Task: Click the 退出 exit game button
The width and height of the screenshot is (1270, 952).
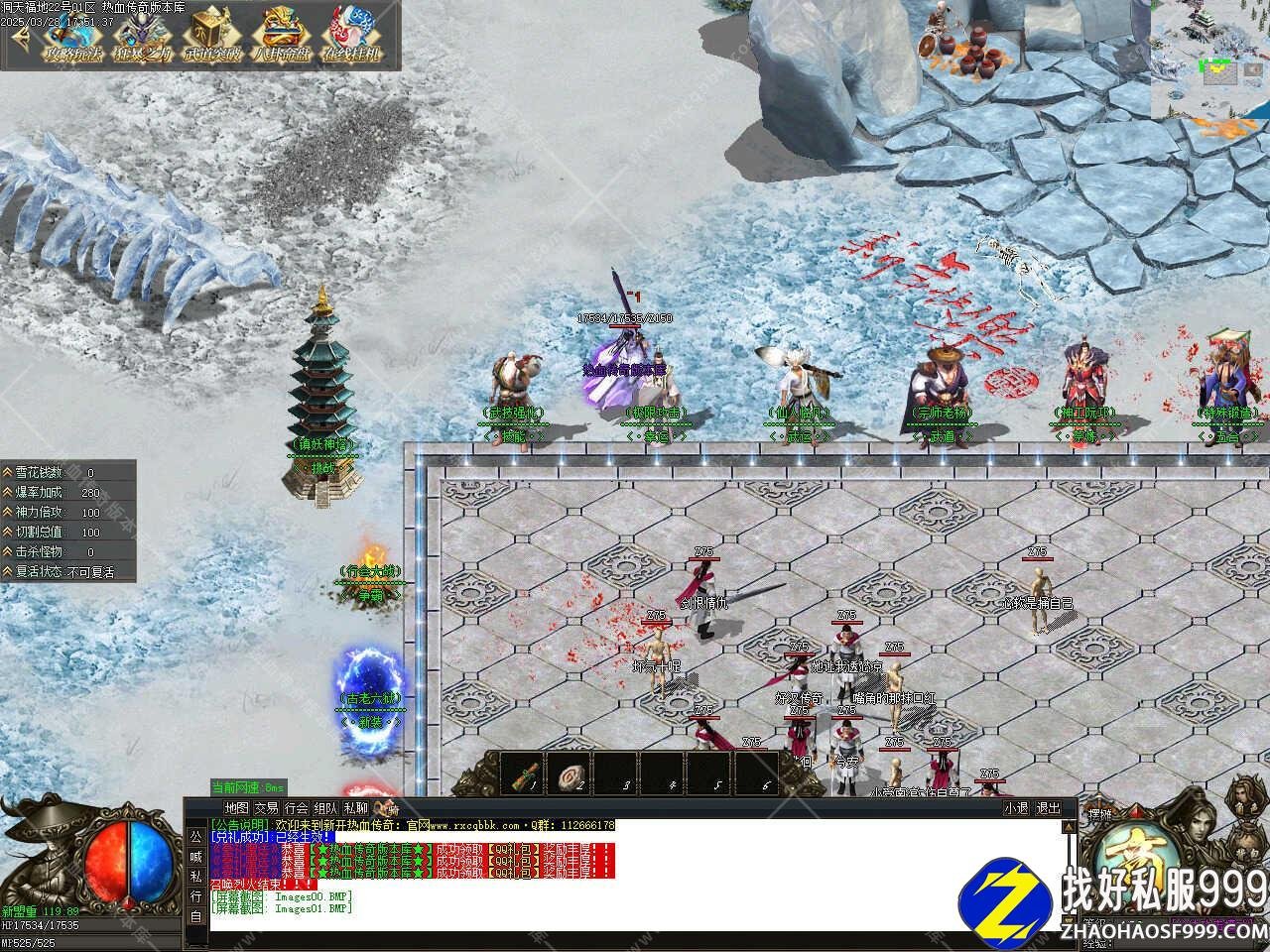Action: (1048, 808)
